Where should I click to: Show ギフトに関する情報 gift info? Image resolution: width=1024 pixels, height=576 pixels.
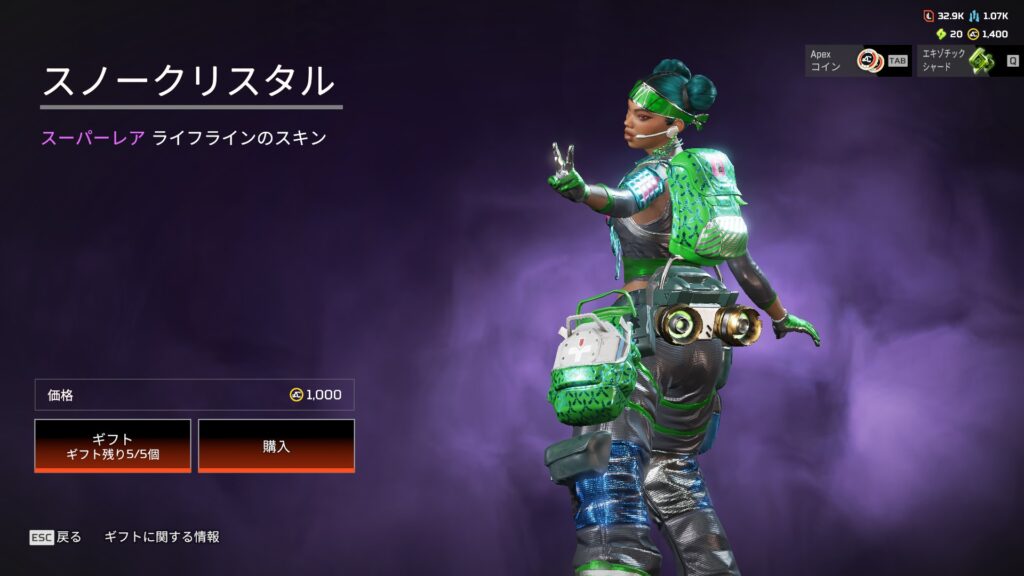point(161,537)
